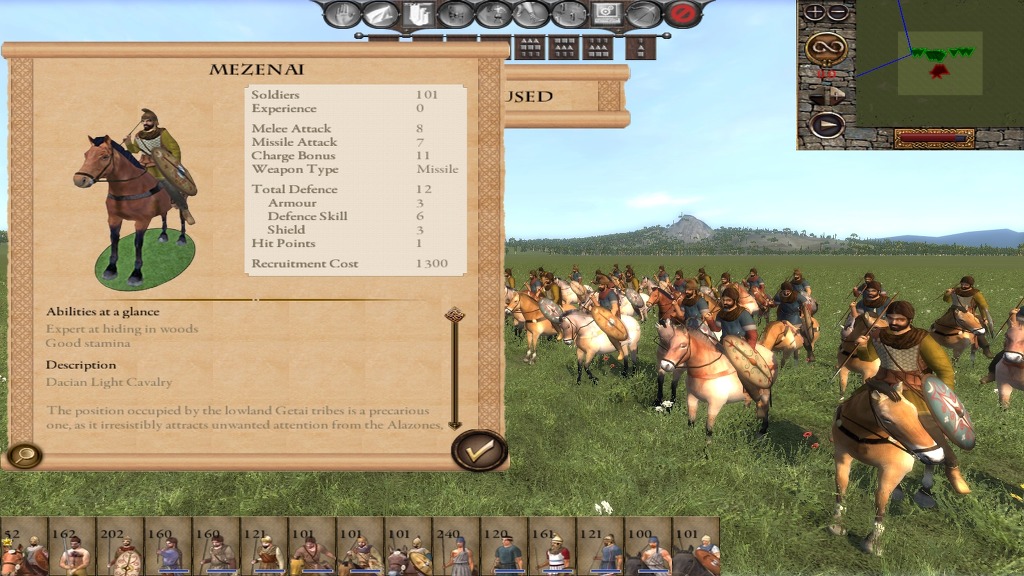Confirm with the checkmark button on scroll
Viewport: 1024px width, 576px height.
coord(479,451)
